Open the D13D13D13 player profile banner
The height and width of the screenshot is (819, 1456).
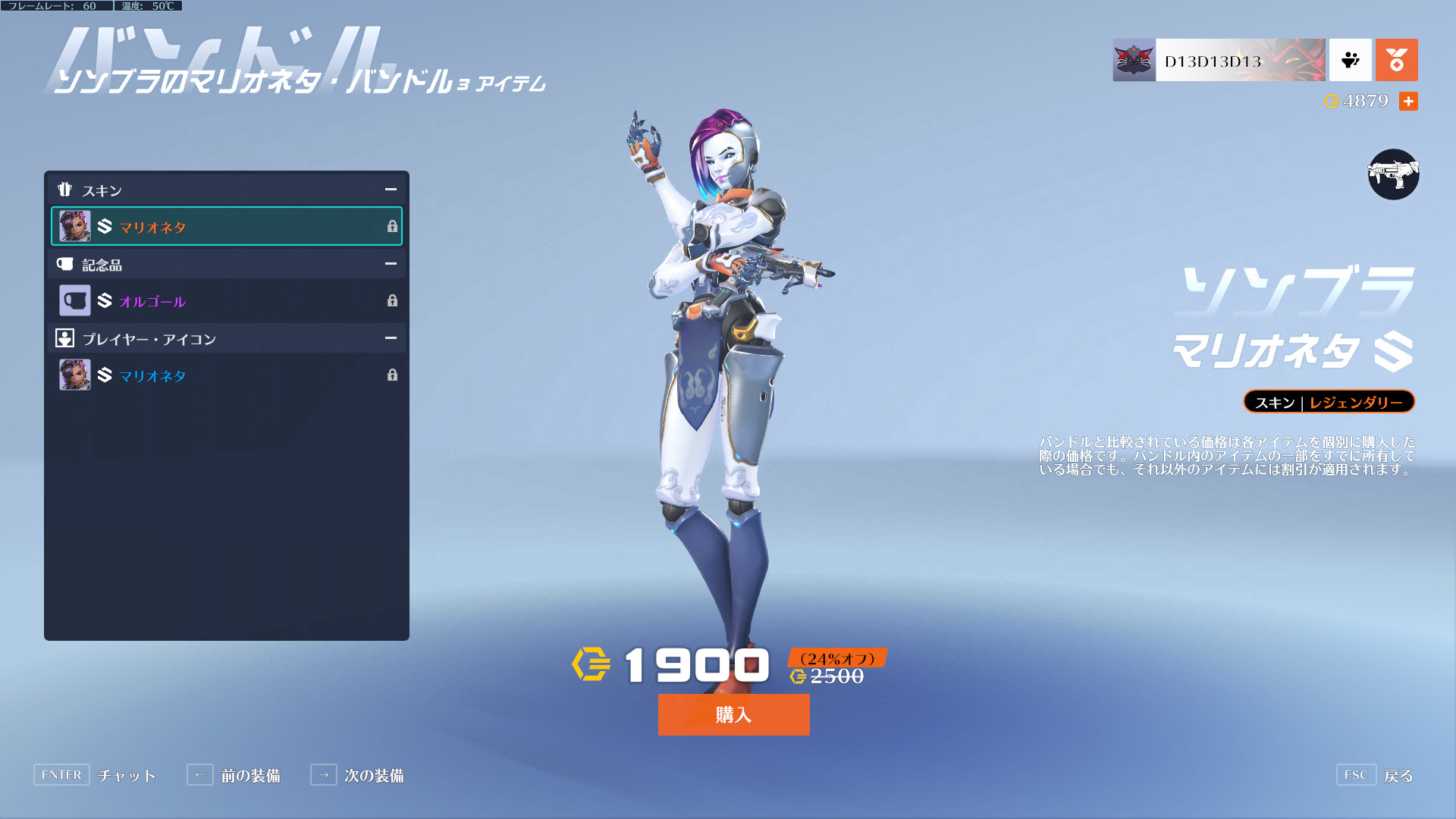tap(1219, 61)
